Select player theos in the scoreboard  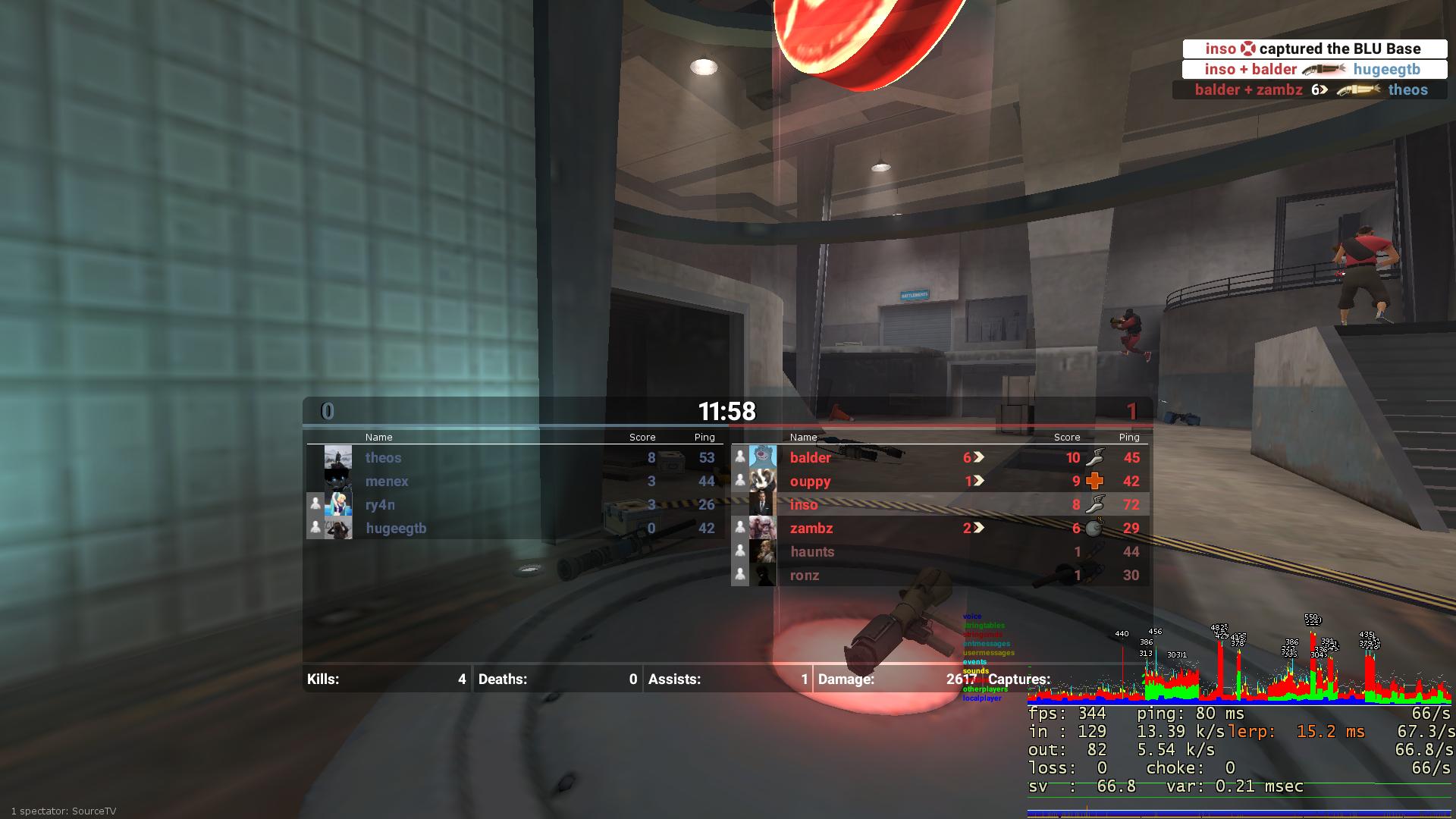coord(383,457)
